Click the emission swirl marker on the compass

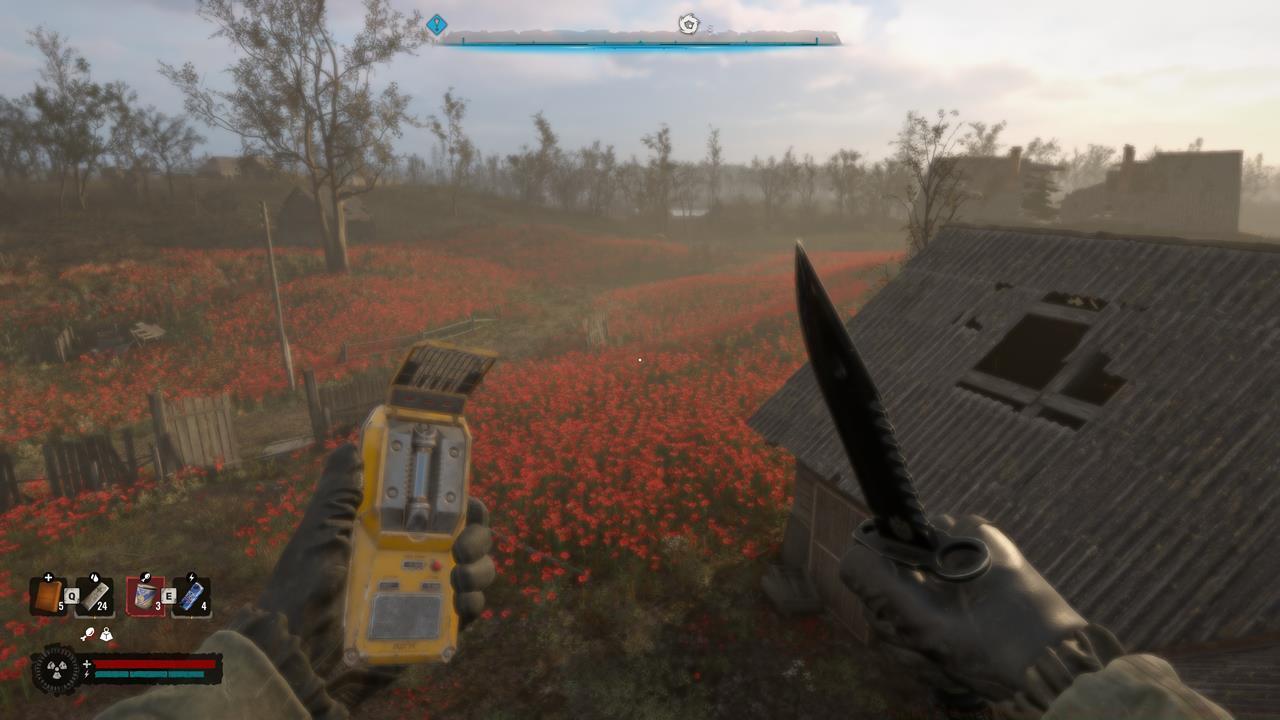687,23
